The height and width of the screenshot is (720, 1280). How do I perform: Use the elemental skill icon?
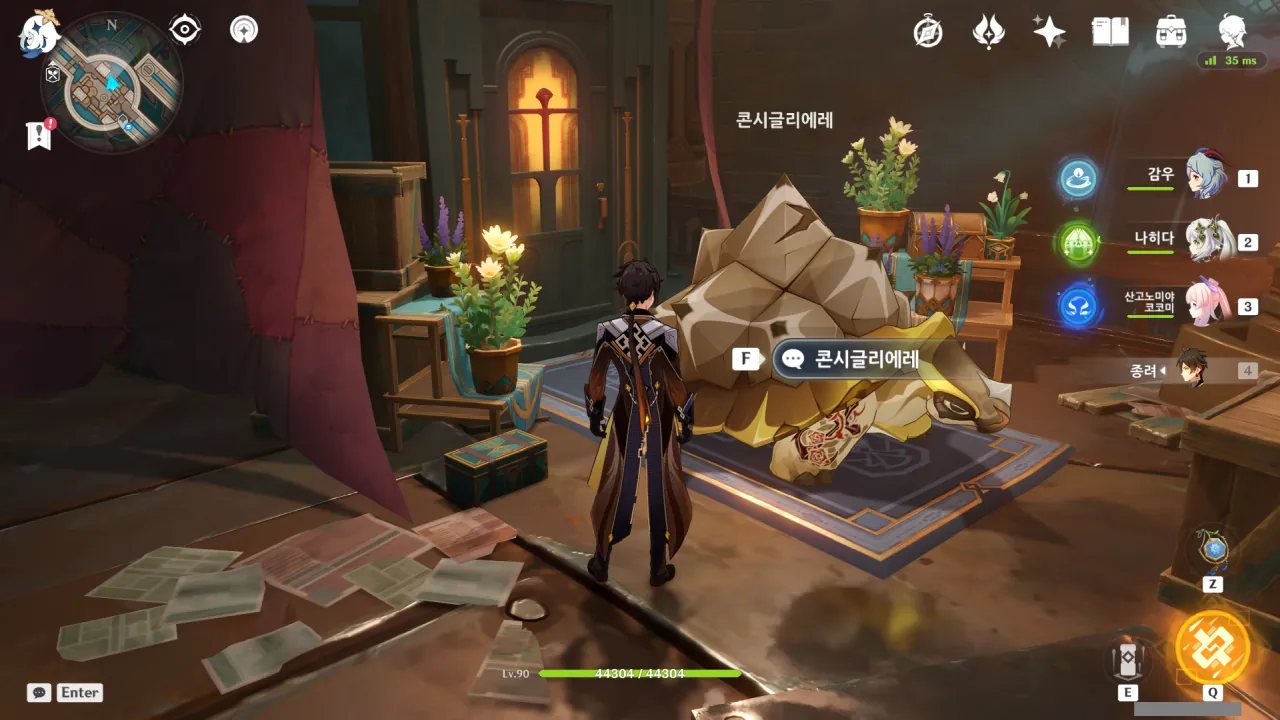[x=1127, y=660]
